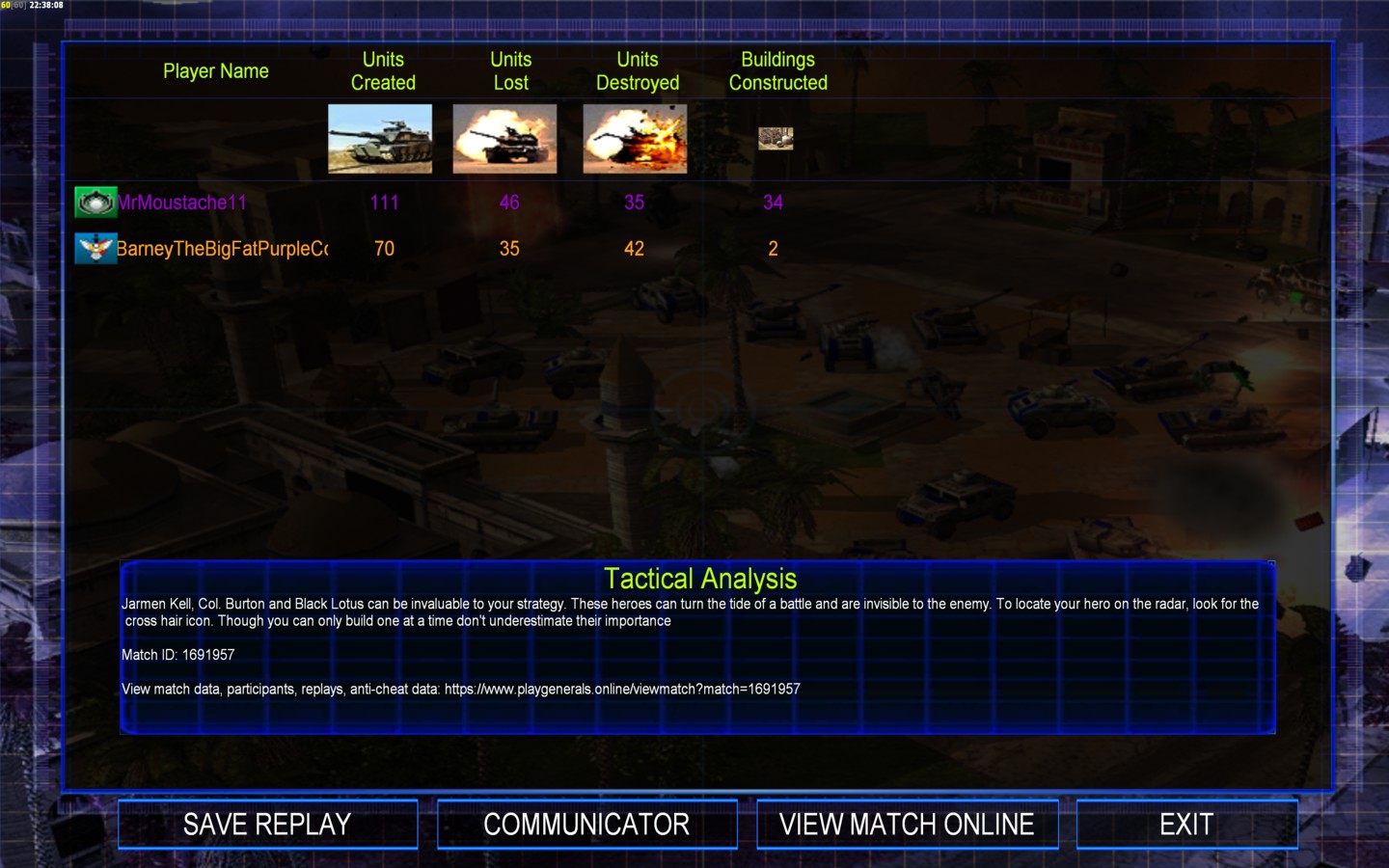Select MrMoustache11 player row
Viewport: 1389px width, 868px height.
181,203
